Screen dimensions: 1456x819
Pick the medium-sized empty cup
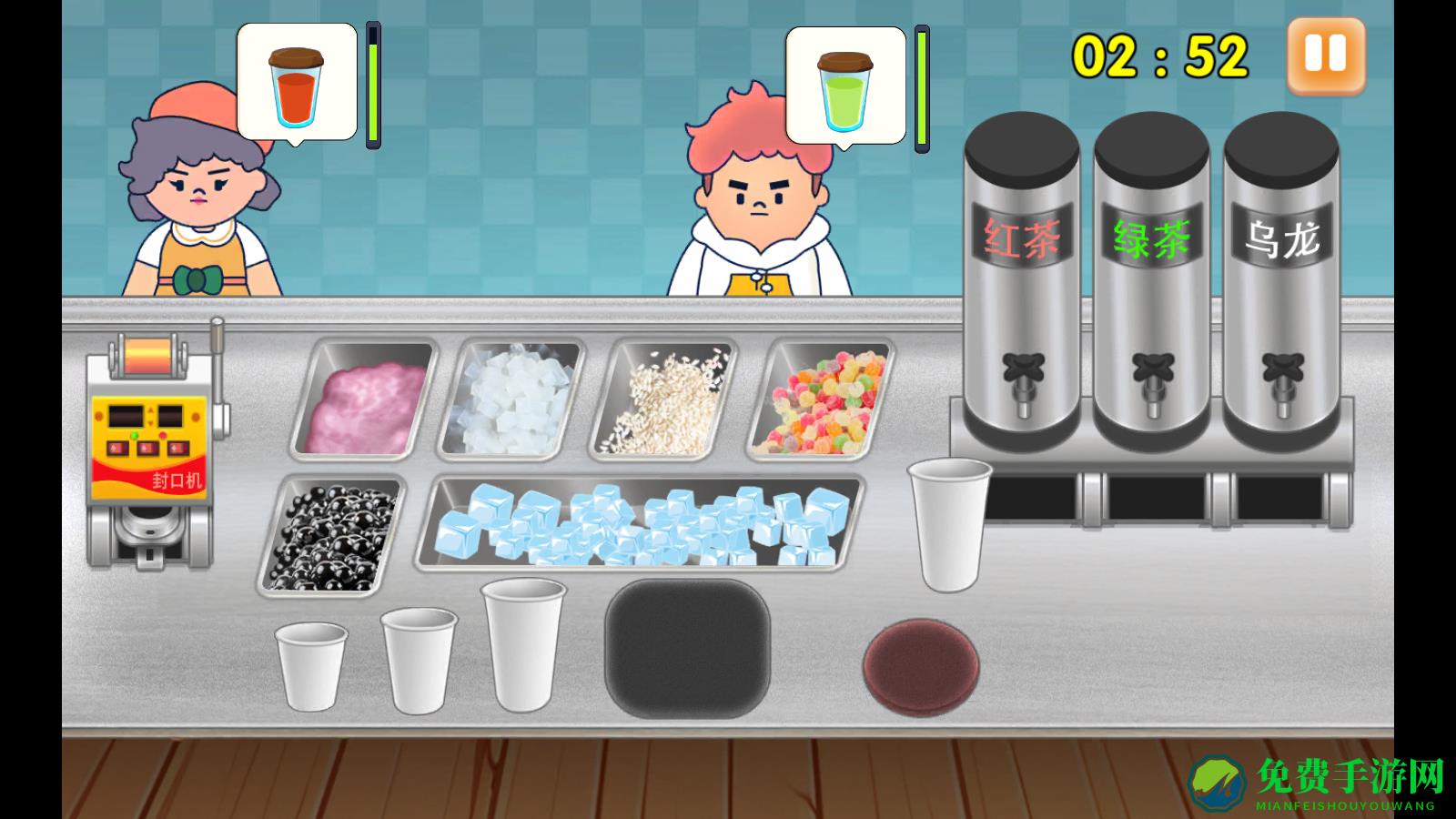click(418, 660)
